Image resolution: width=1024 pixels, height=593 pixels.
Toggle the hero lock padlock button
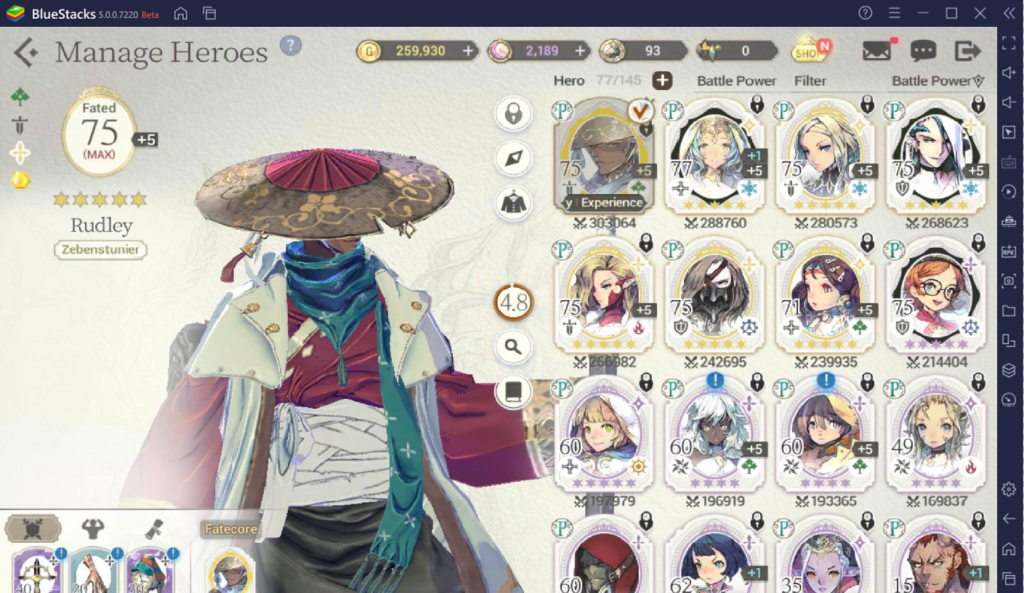click(513, 113)
